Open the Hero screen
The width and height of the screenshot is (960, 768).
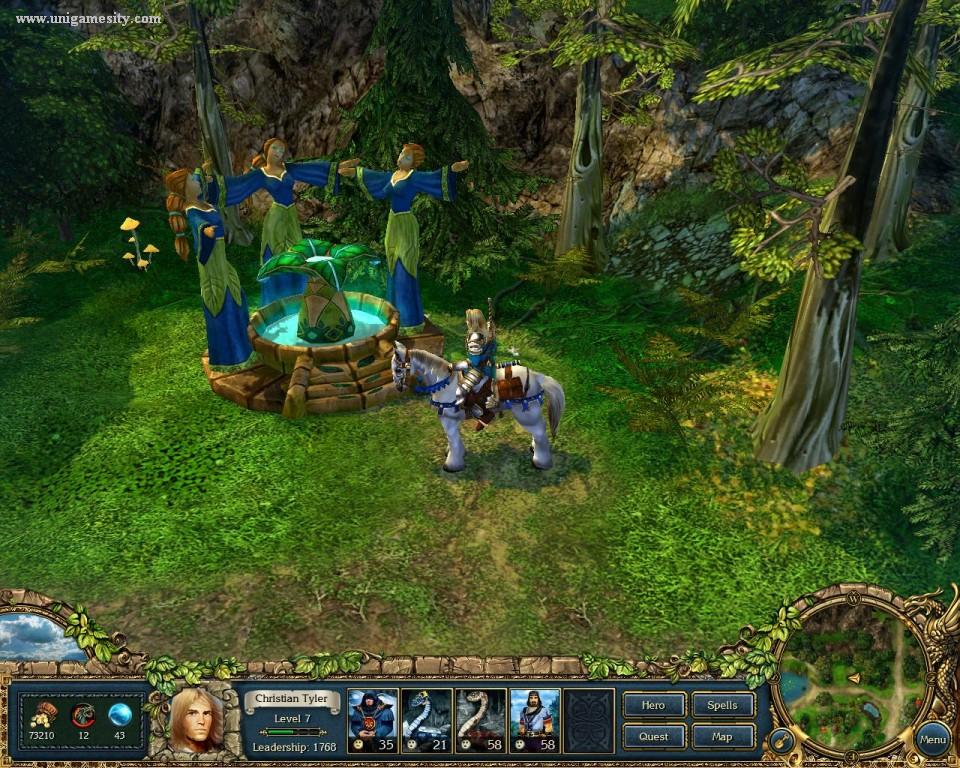pyautogui.click(x=653, y=705)
